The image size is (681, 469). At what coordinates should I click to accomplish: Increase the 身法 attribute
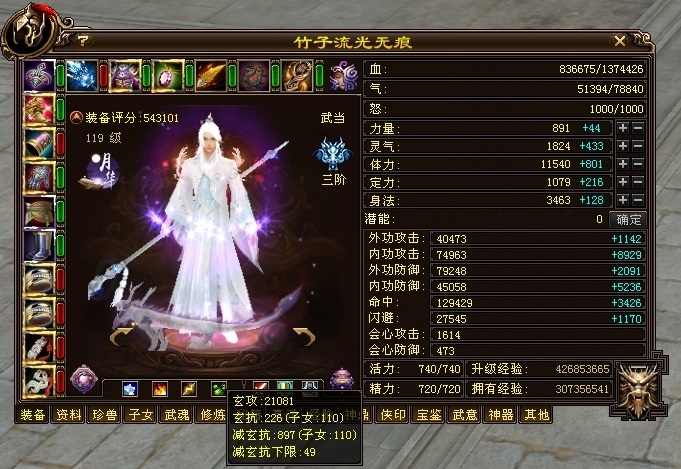[x=622, y=200]
